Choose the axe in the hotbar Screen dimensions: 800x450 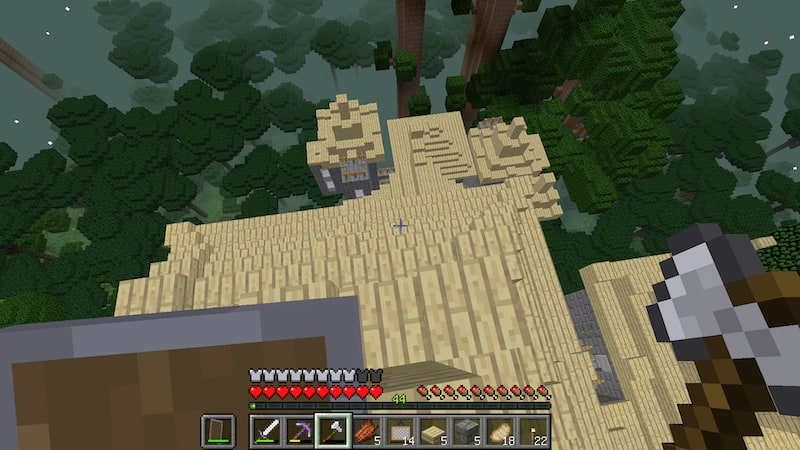(x=333, y=431)
